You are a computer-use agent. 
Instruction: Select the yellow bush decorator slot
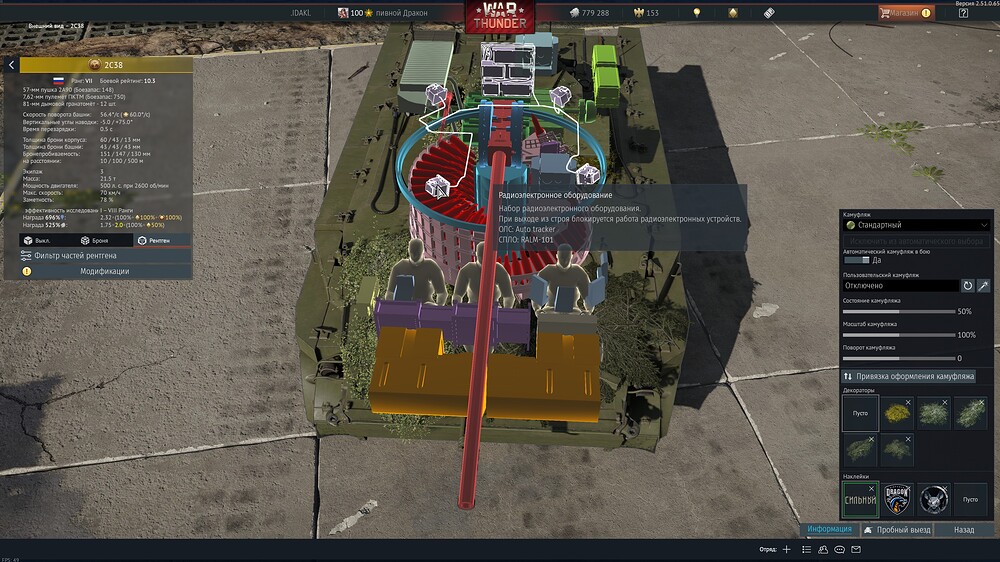(897, 413)
